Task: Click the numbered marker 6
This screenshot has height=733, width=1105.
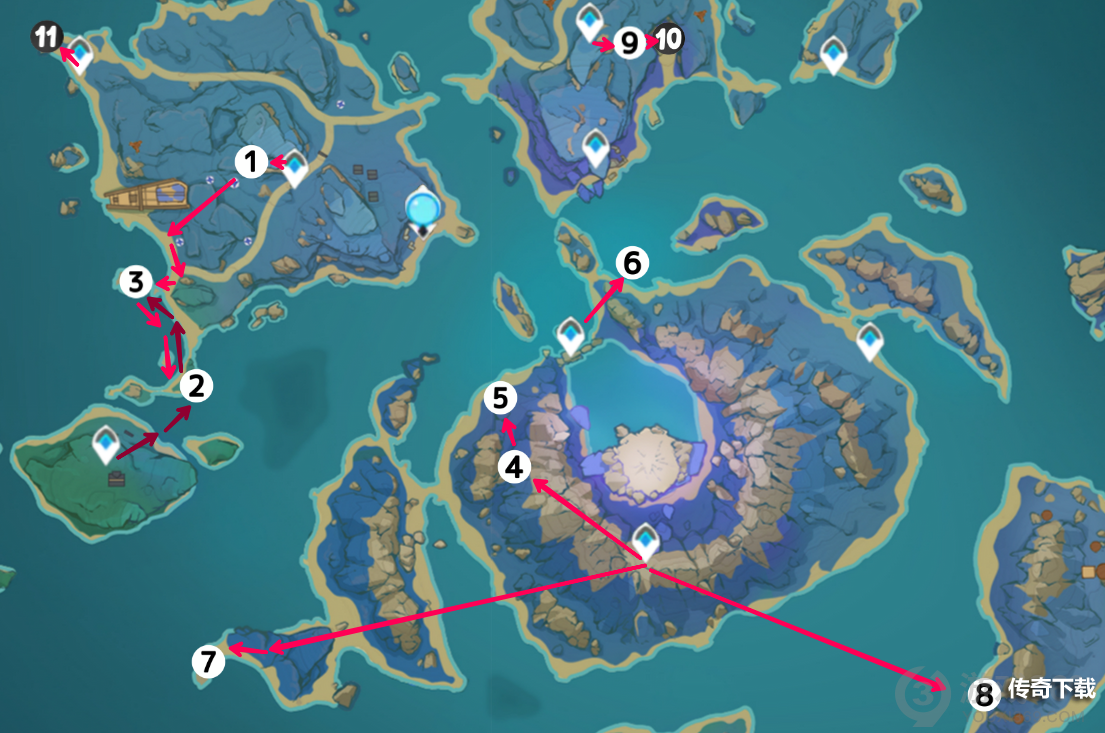Action: pyautogui.click(x=631, y=263)
